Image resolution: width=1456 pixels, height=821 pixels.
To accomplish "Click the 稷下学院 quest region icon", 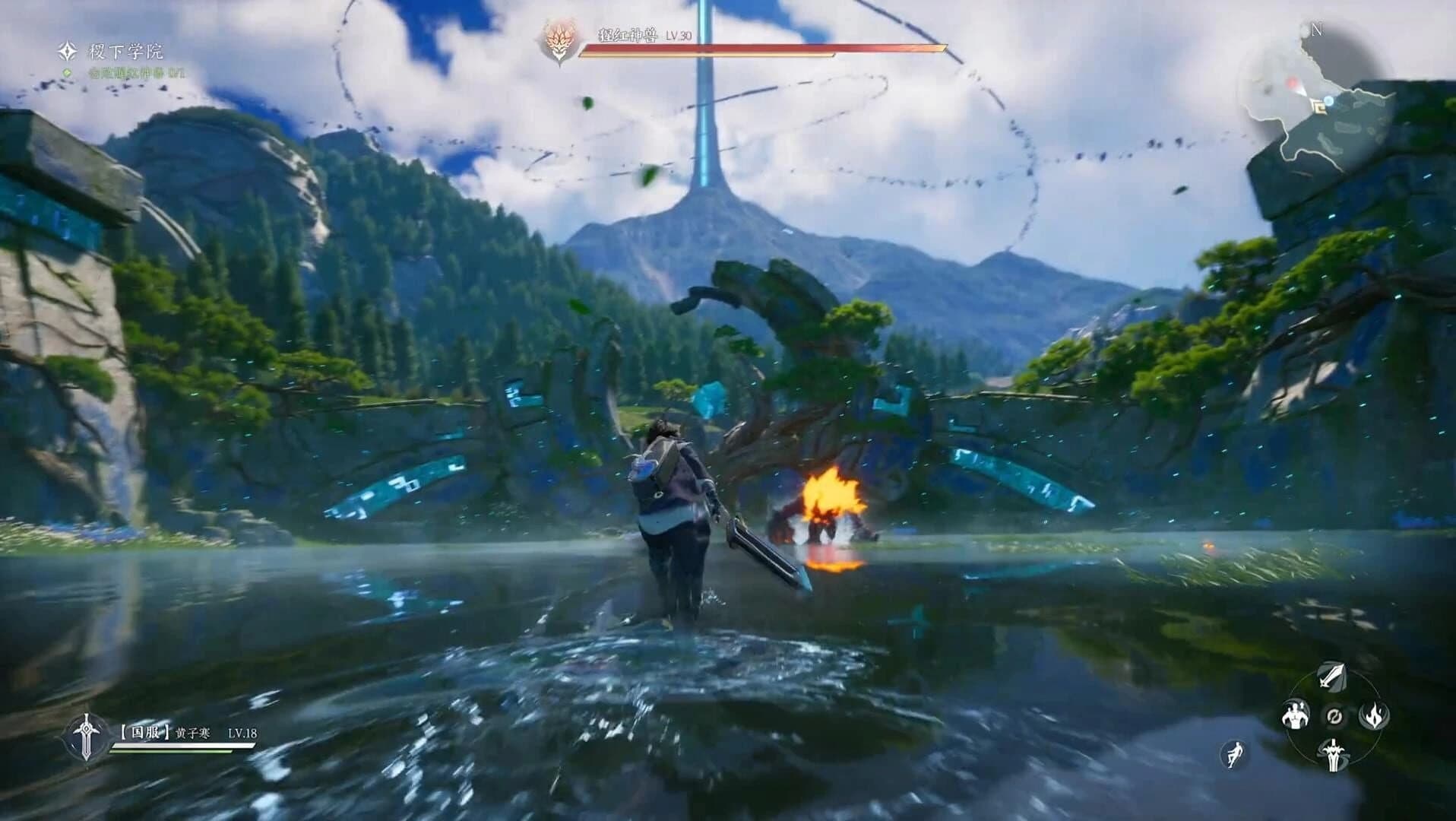I will tap(68, 52).
